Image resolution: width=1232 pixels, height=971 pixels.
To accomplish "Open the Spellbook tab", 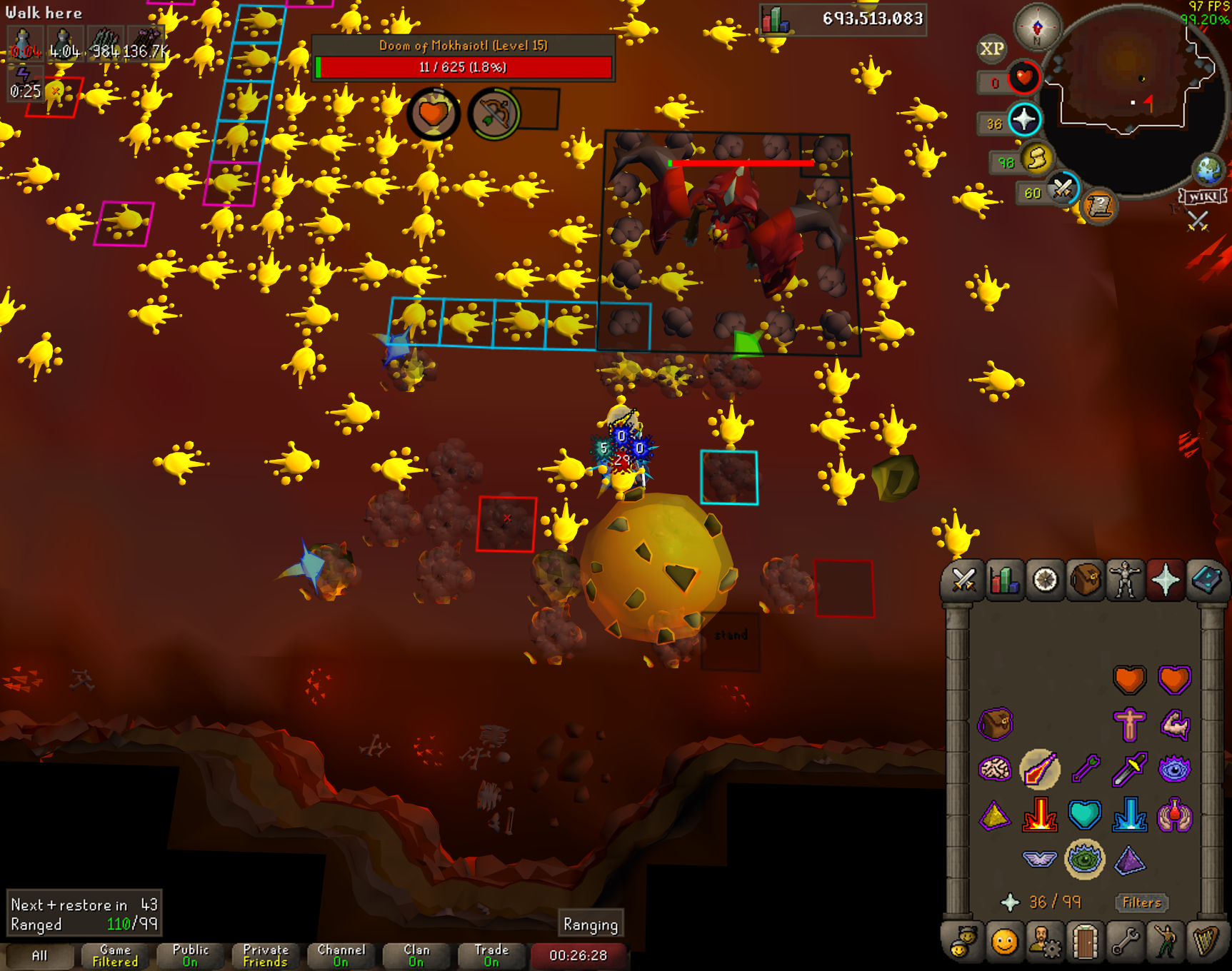I will (x=1206, y=580).
